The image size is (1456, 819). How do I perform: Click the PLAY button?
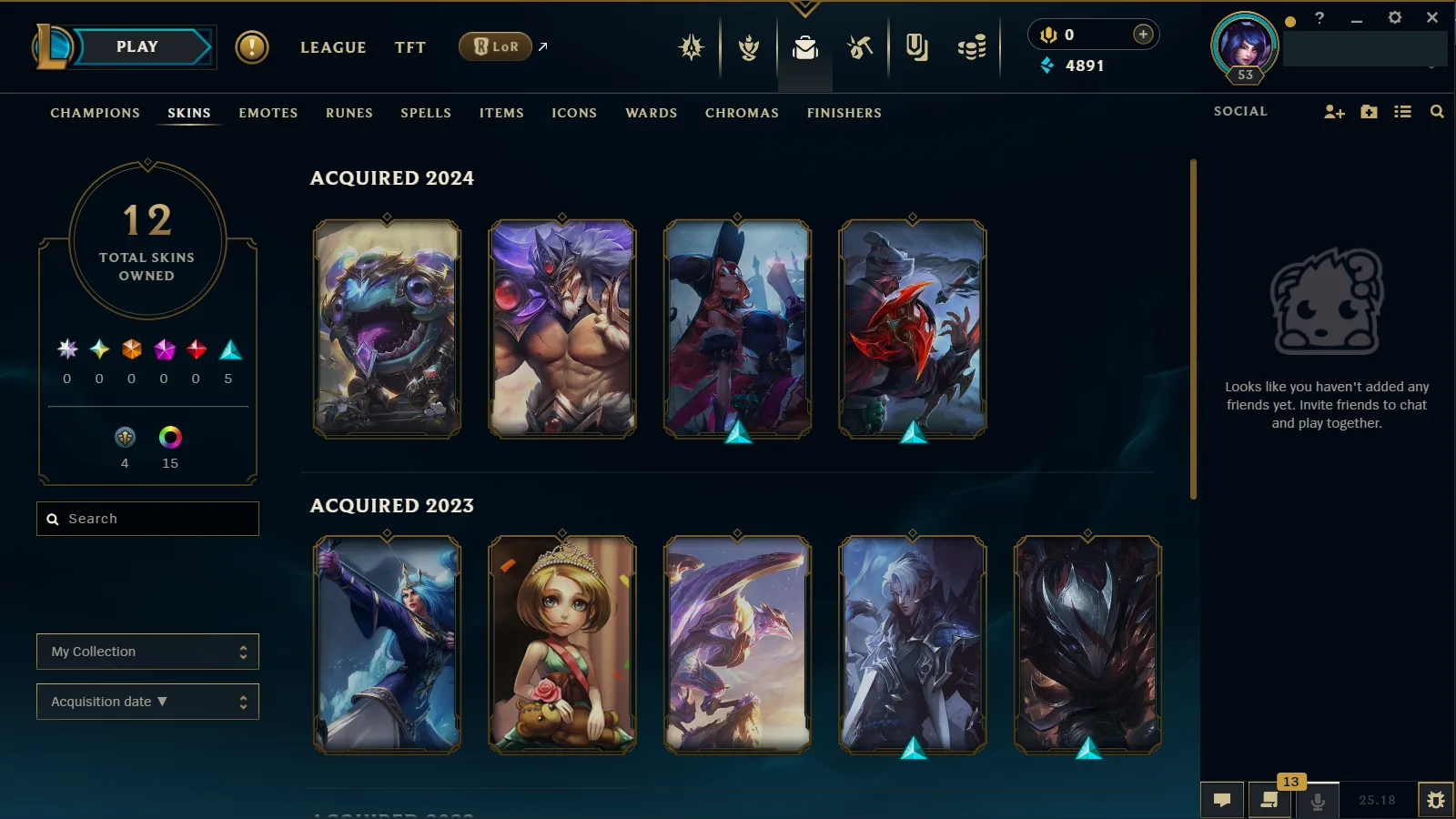[x=136, y=45]
